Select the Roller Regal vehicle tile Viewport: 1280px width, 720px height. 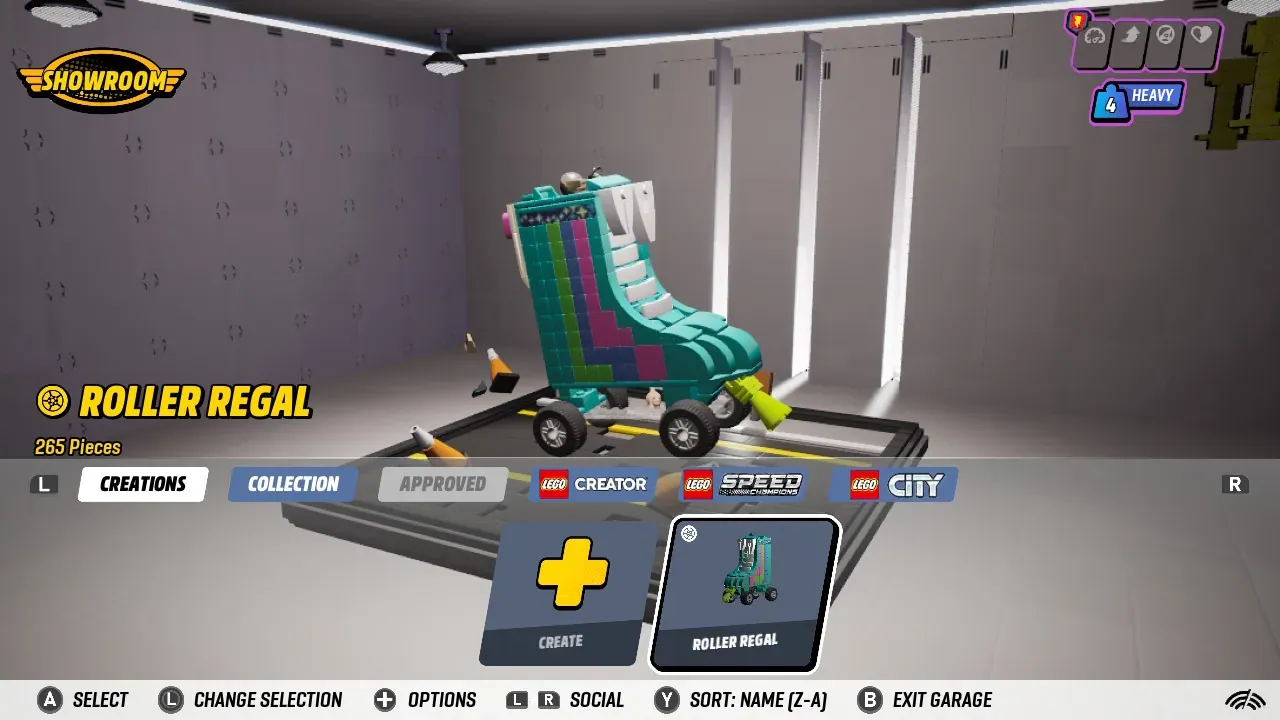[x=744, y=594]
